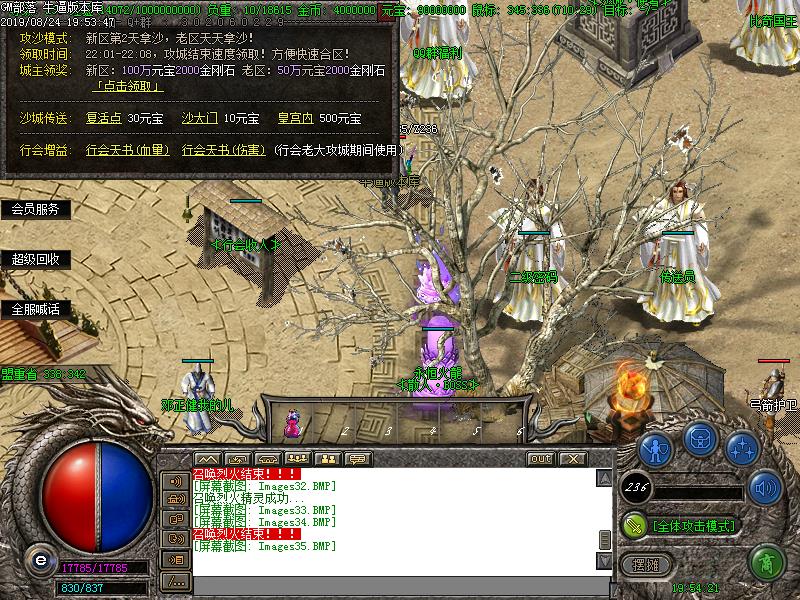Image resolution: width=800 pixels, height=600 pixels.
Task: Switch the 全体攻击模式 attack mode
Action: point(692,525)
